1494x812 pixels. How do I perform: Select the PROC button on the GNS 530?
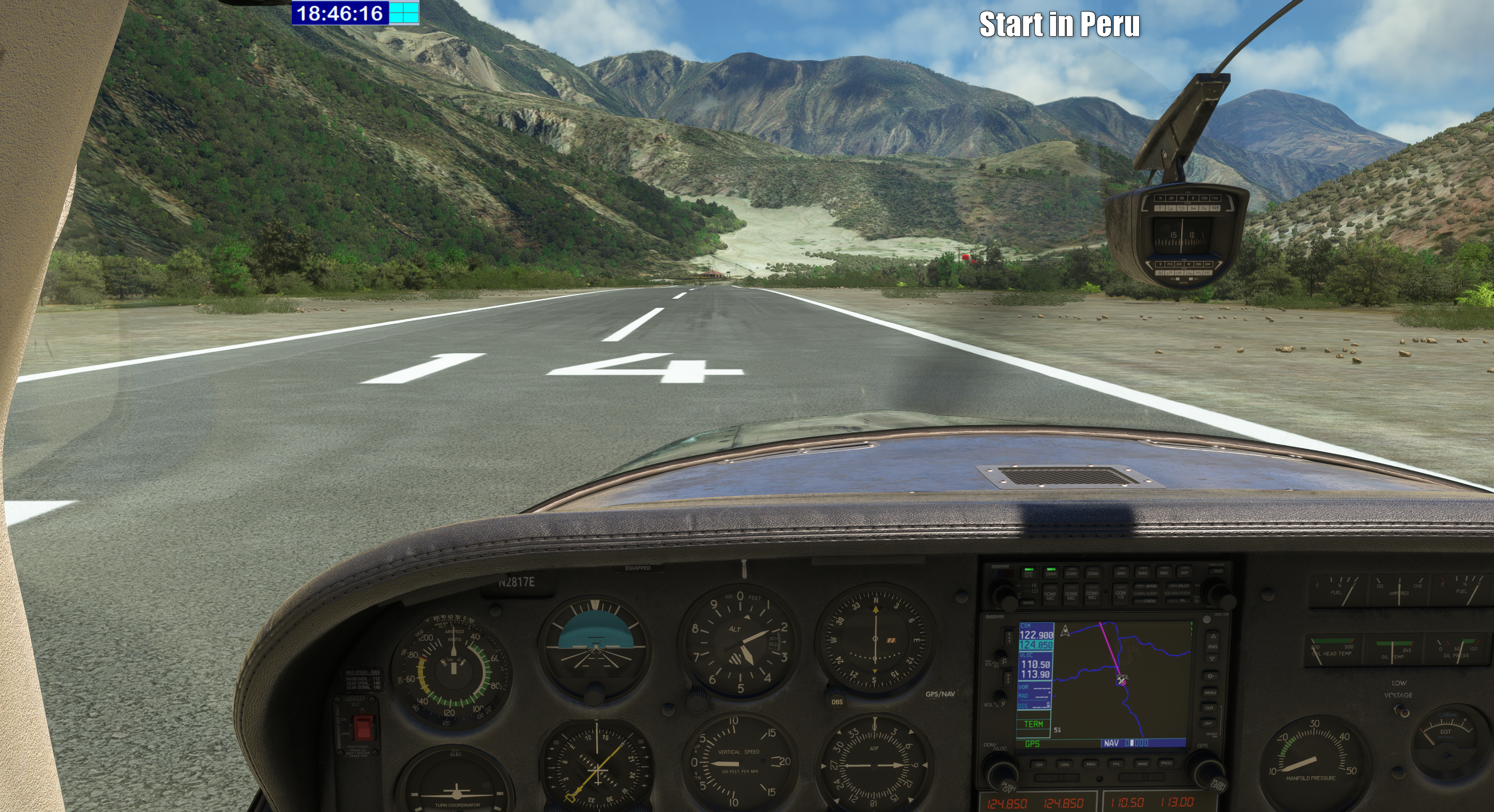(x=1166, y=763)
